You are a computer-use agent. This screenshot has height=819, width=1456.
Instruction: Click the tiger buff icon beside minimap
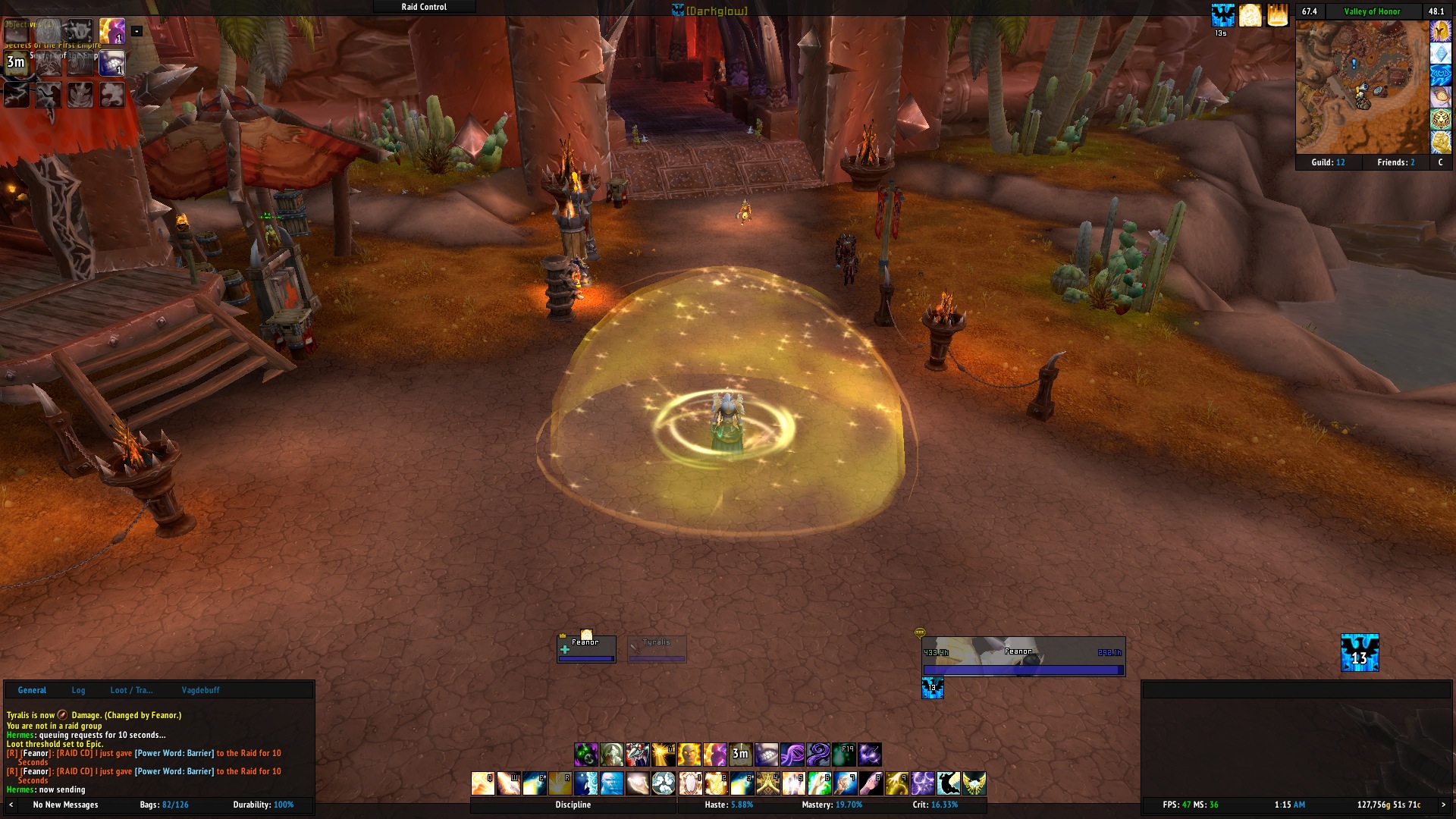pos(1440,119)
